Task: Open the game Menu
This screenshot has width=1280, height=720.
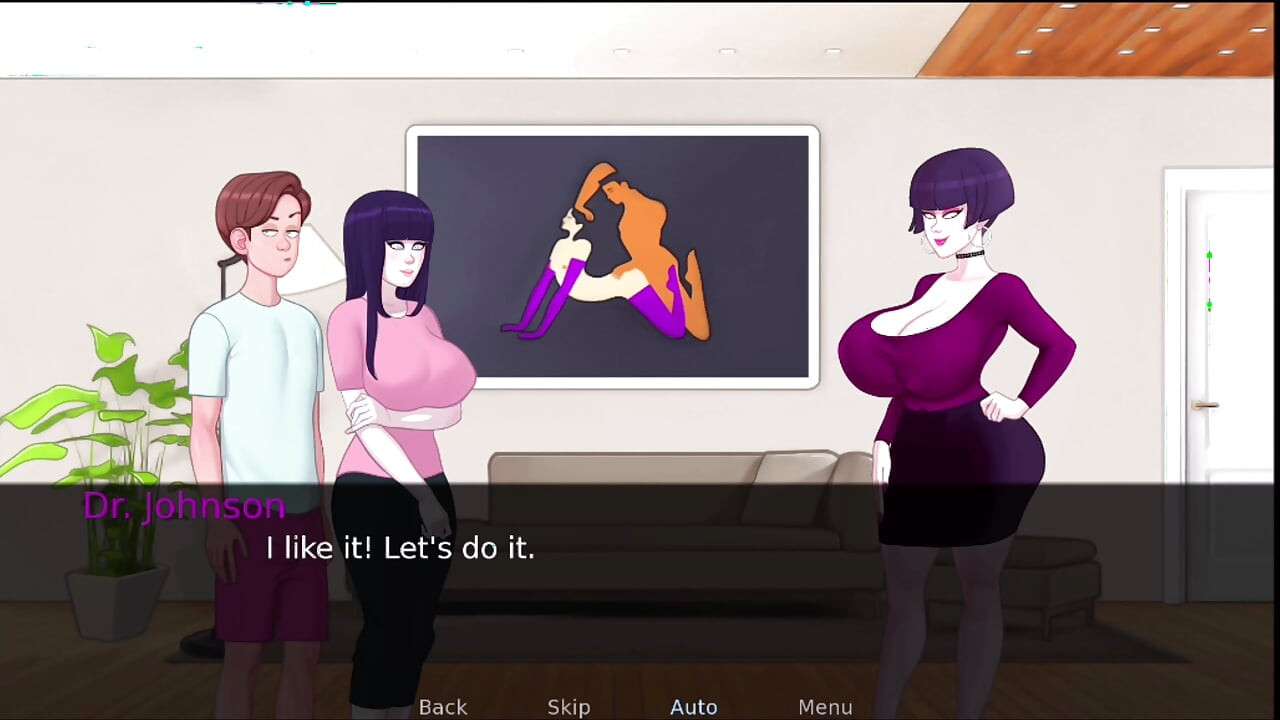Action: 825,707
